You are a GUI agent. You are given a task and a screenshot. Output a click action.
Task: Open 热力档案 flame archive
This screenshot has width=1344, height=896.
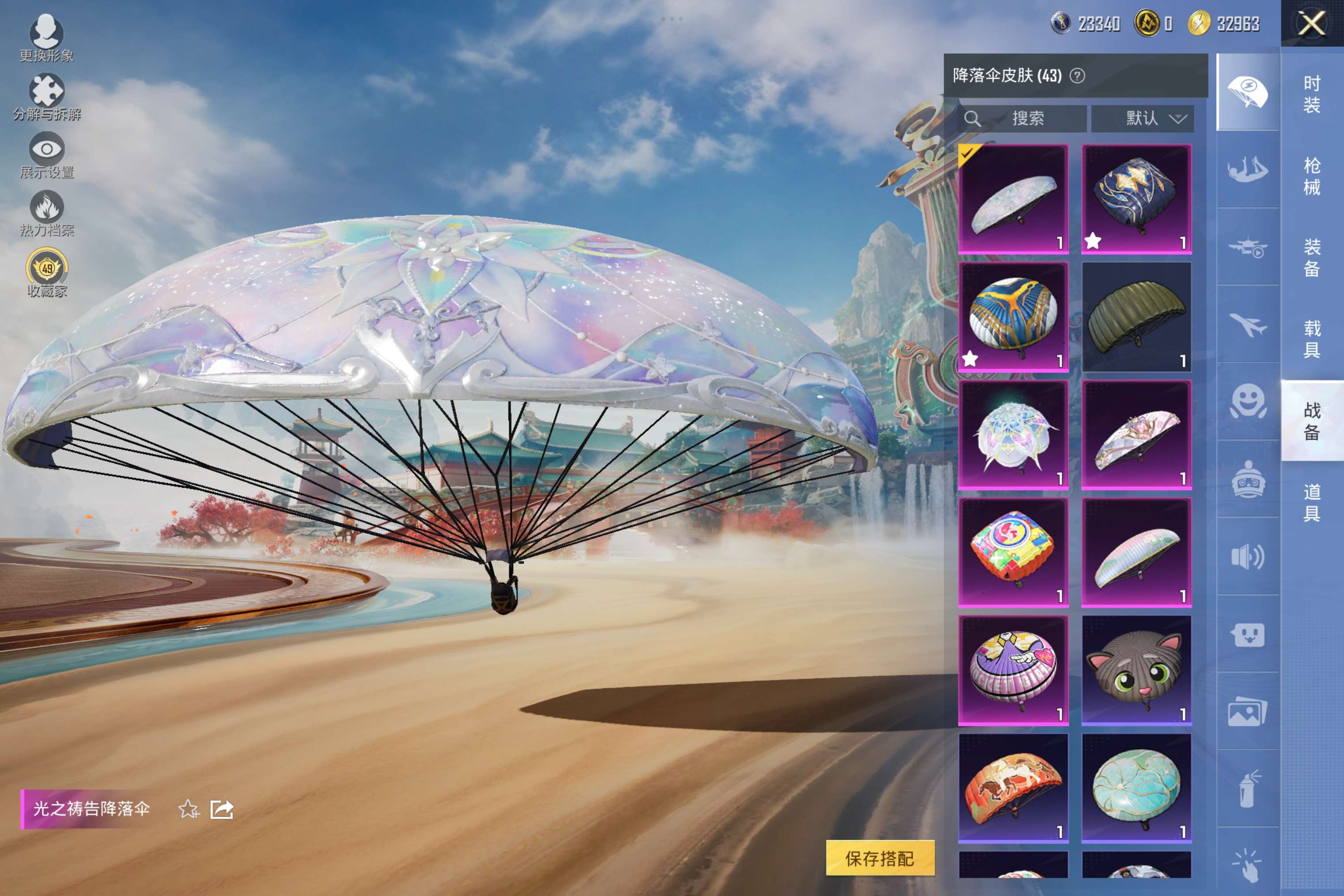point(46,213)
